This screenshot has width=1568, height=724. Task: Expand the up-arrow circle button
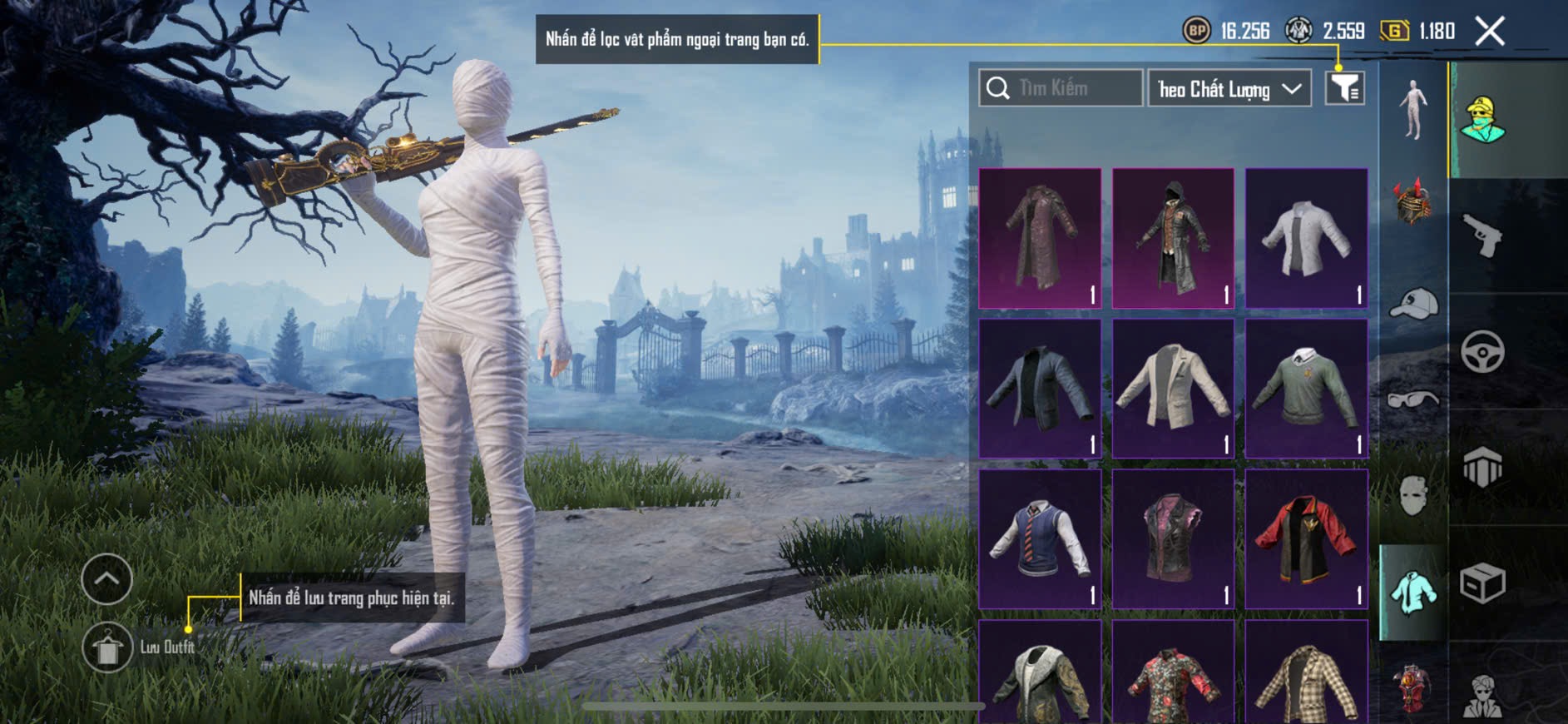pos(107,579)
